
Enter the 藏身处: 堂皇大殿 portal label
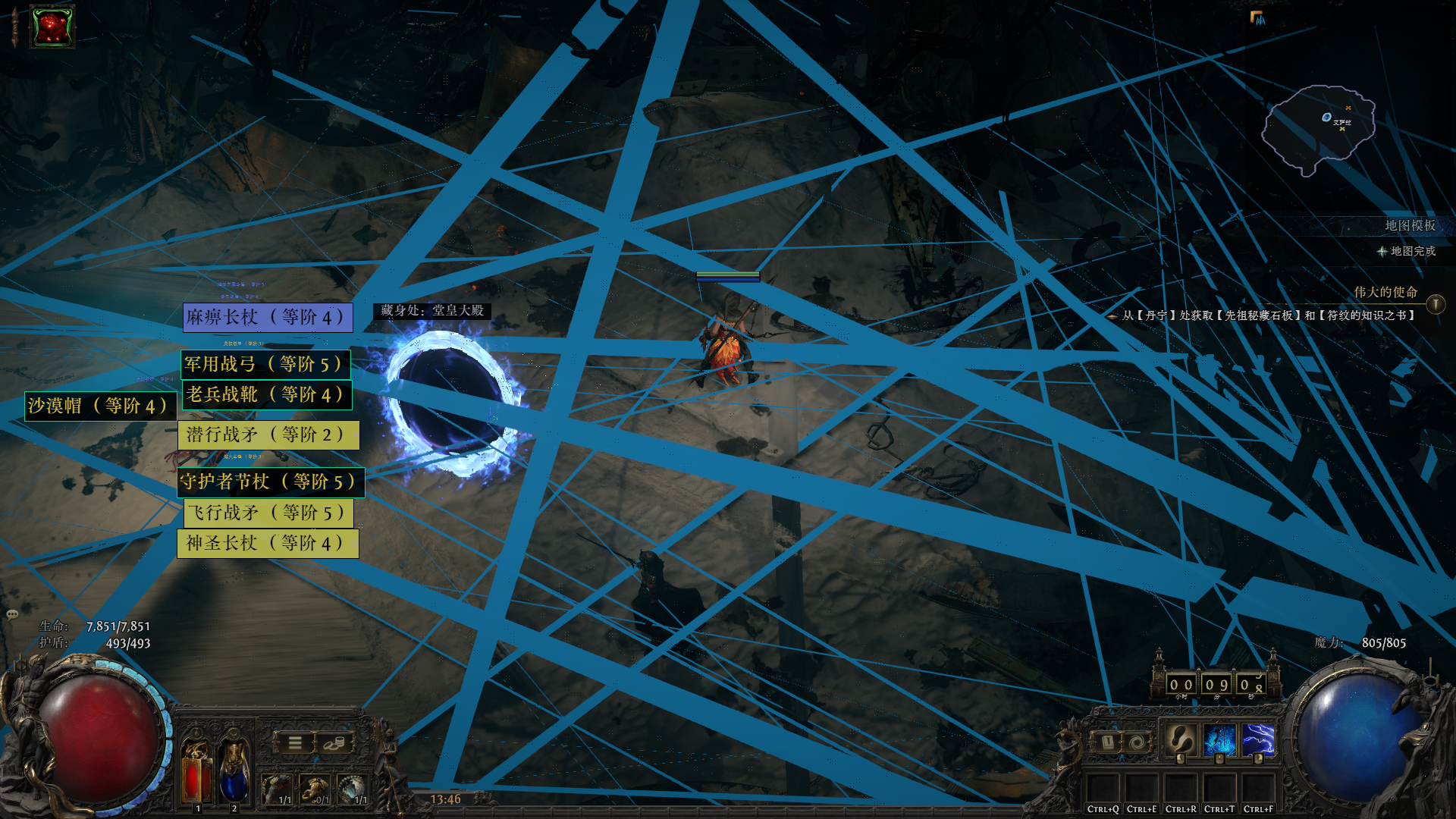tap(431, 310)
